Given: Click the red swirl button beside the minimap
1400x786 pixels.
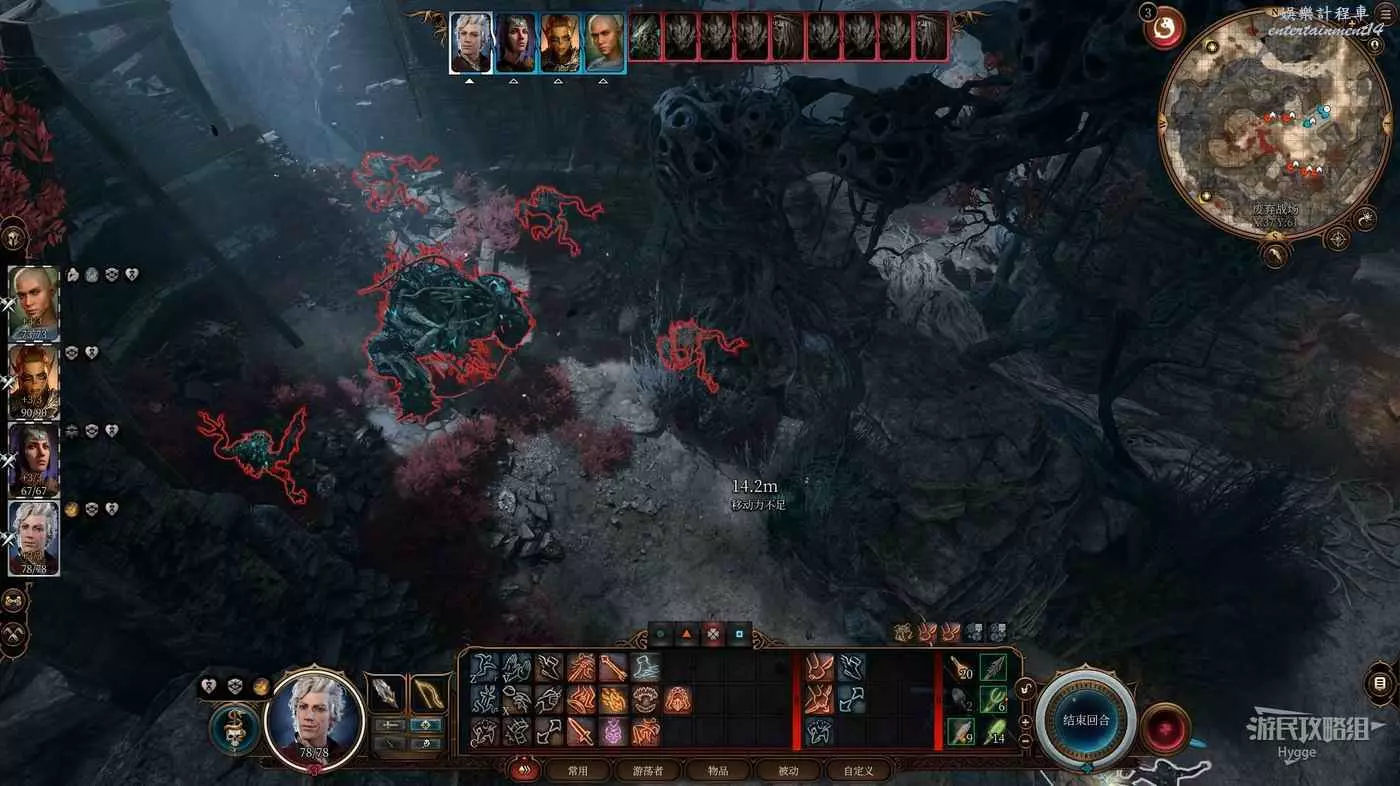Looking at the screenshot, I should (1165, 30).
